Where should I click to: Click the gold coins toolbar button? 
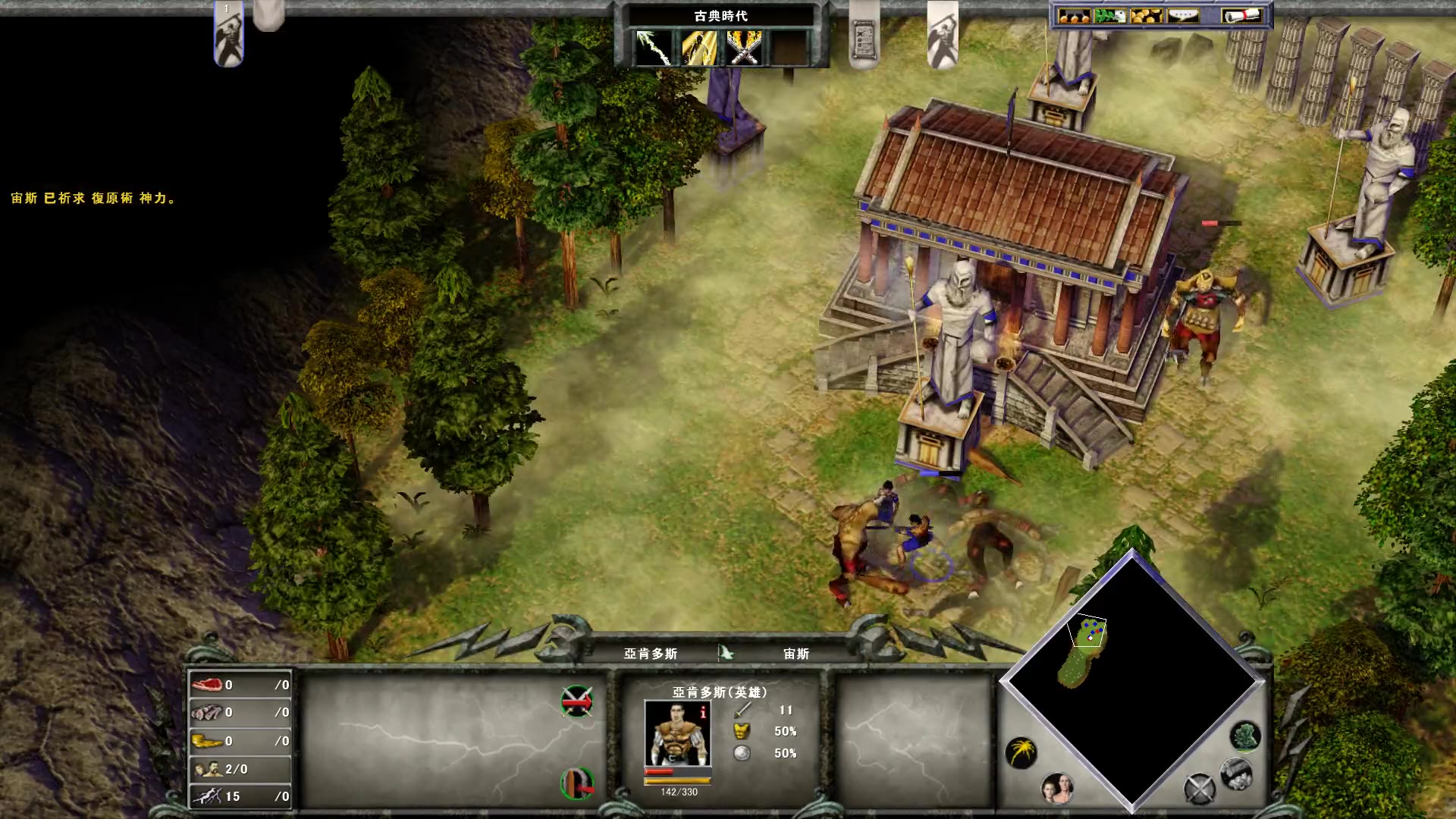click(1146, 16)
